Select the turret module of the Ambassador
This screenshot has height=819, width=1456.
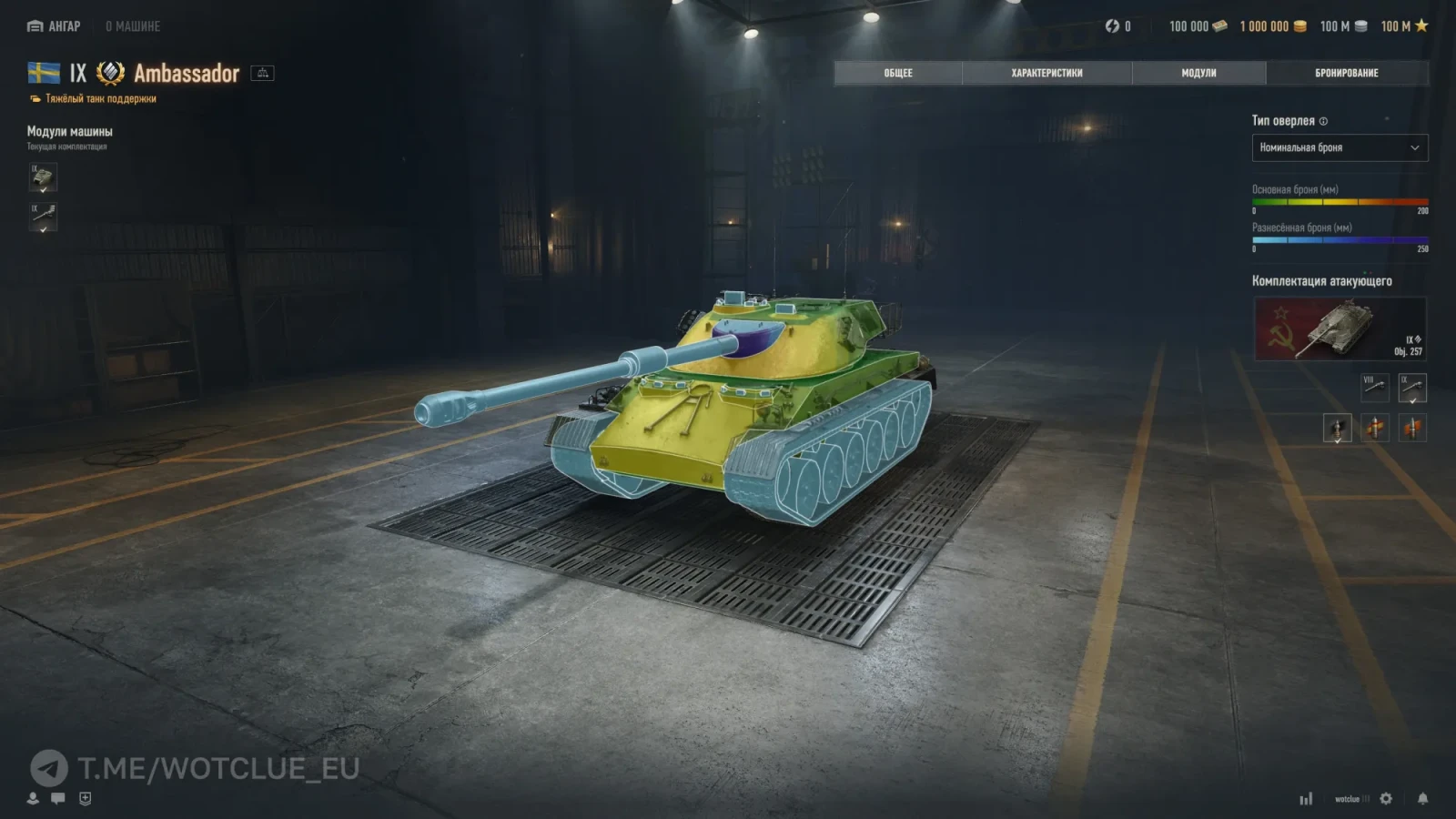(43, 177)
